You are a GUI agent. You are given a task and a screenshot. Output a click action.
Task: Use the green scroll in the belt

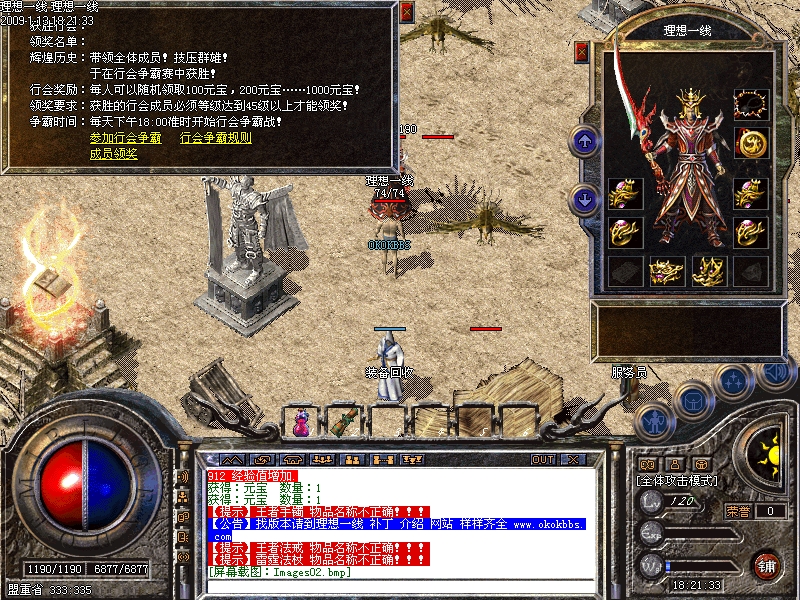coord(346,421)
